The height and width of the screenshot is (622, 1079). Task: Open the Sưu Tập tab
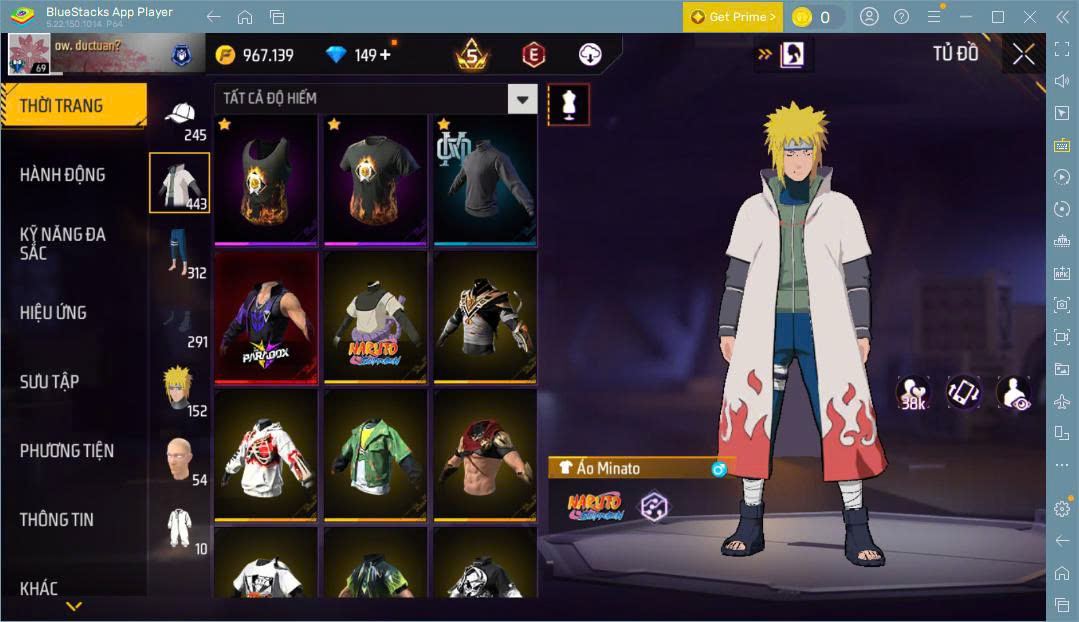(x=49, y=382)
